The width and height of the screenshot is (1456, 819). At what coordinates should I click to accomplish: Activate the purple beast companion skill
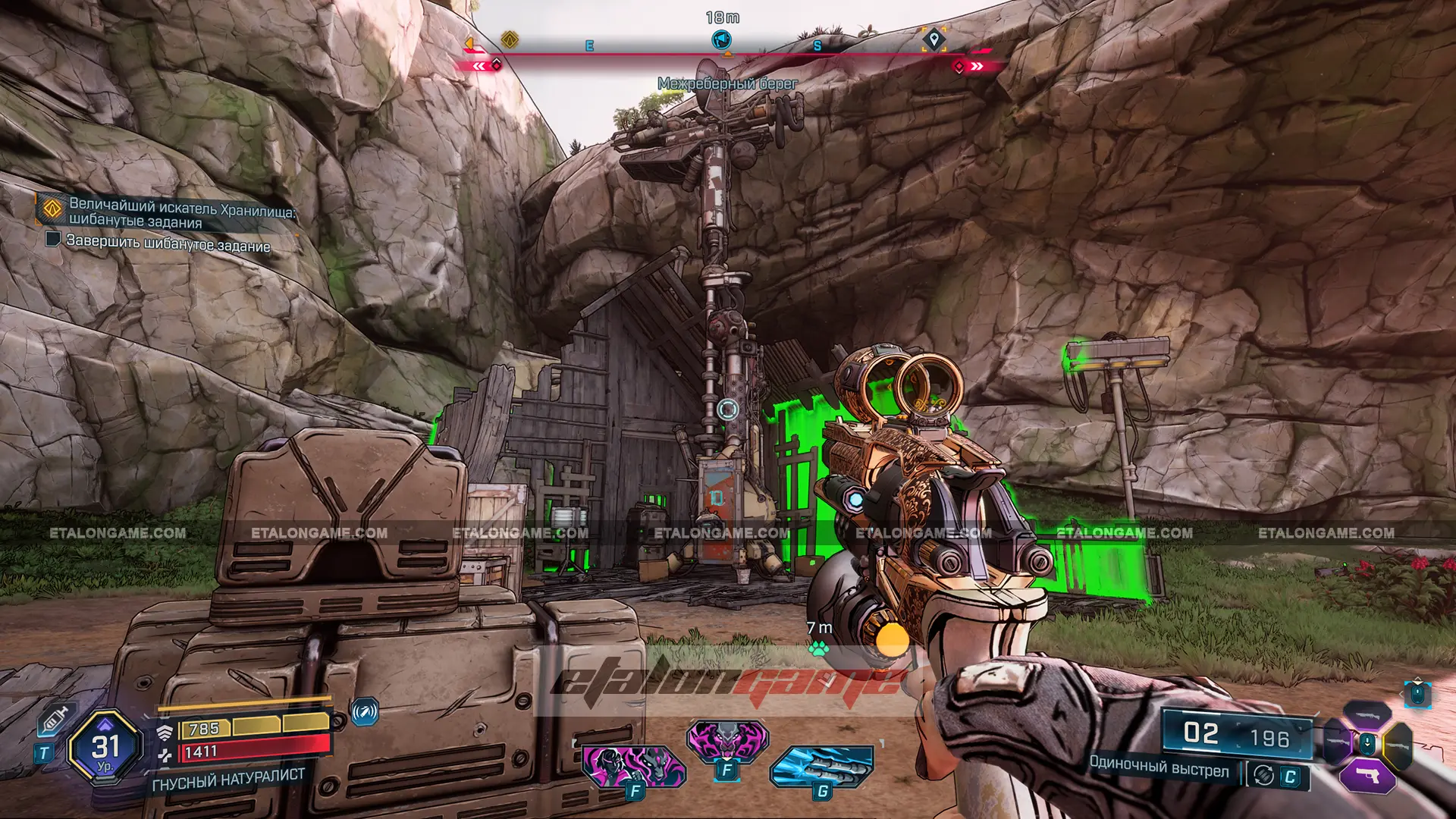(x=727, y=739)
